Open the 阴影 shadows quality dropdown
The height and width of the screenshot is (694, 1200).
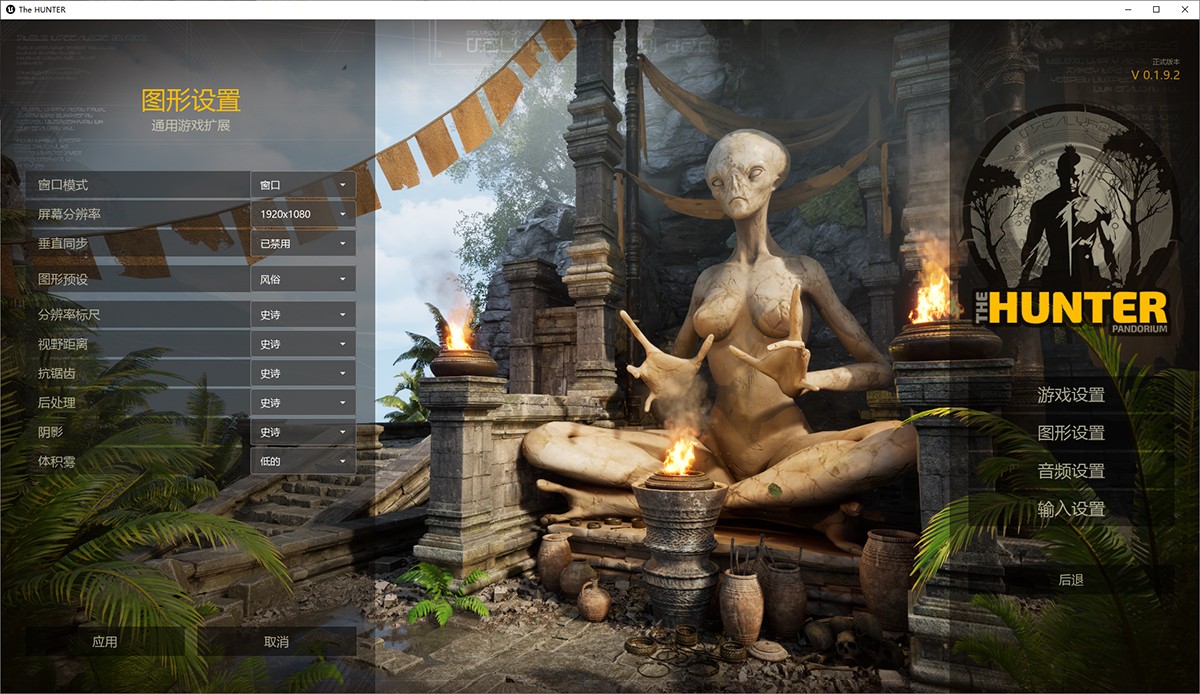(x=303, y=432)
